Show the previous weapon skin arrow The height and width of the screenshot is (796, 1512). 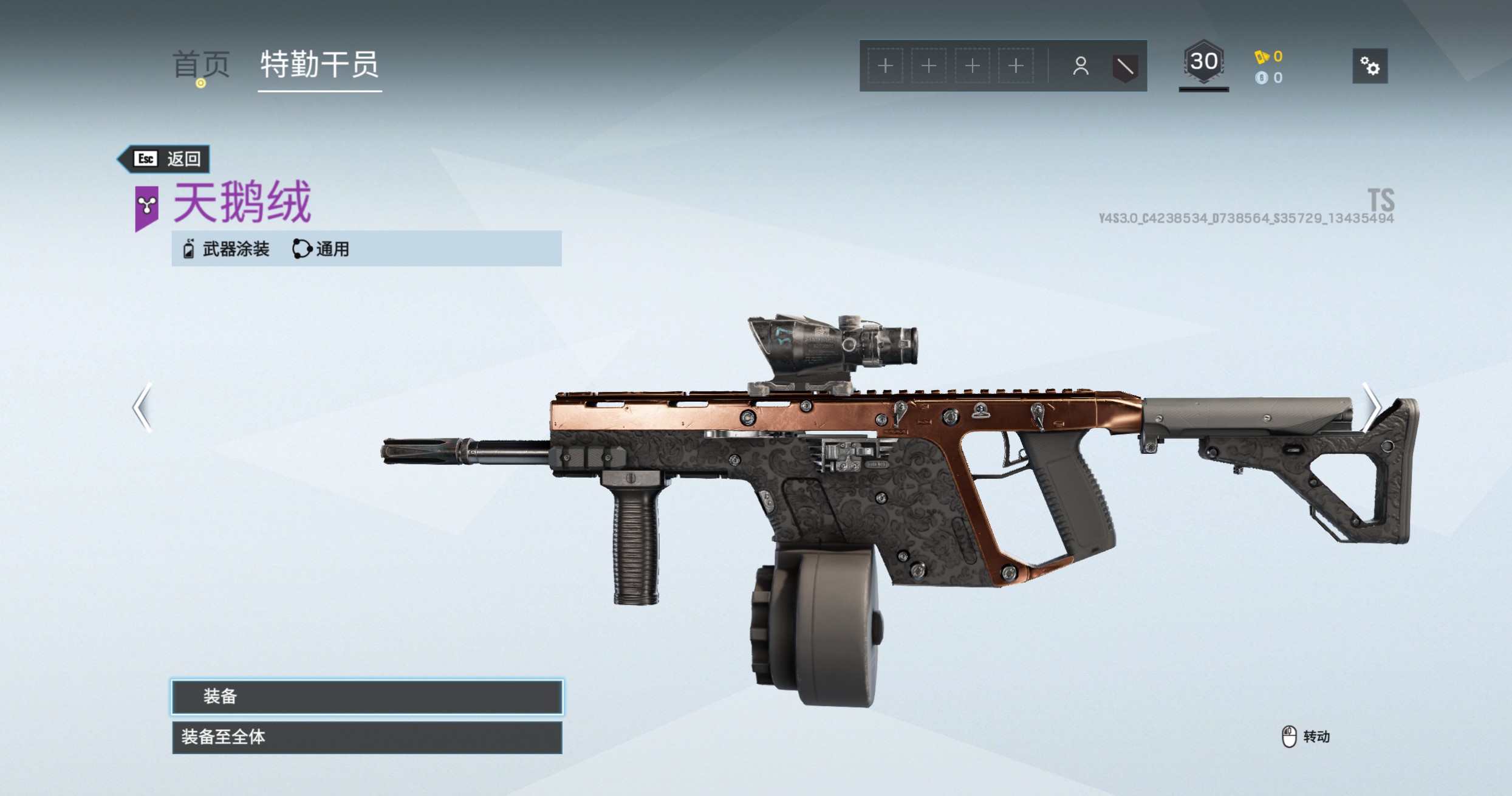pyautogui.click(x=142, y=407)
